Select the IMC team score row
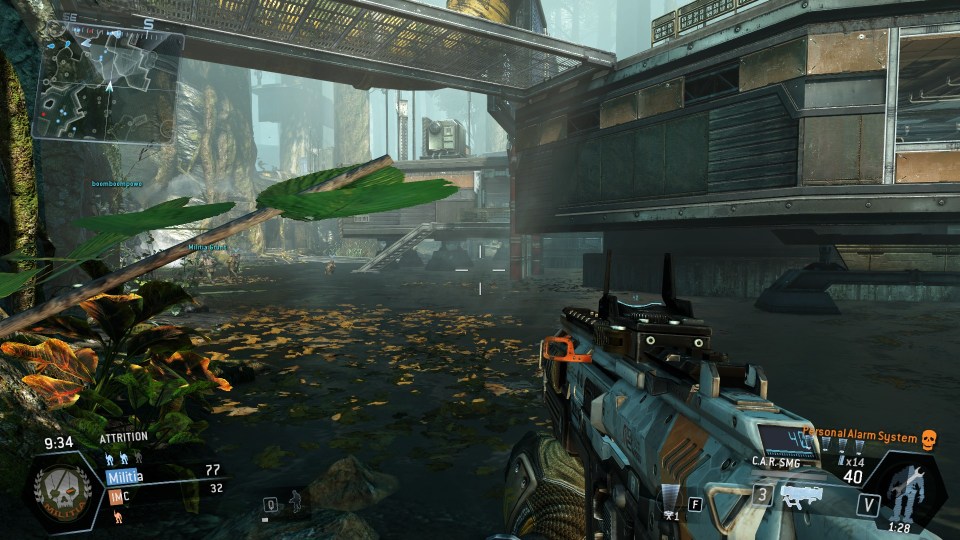The height and width of the screenshot is (540, 960). coord(163,492)
